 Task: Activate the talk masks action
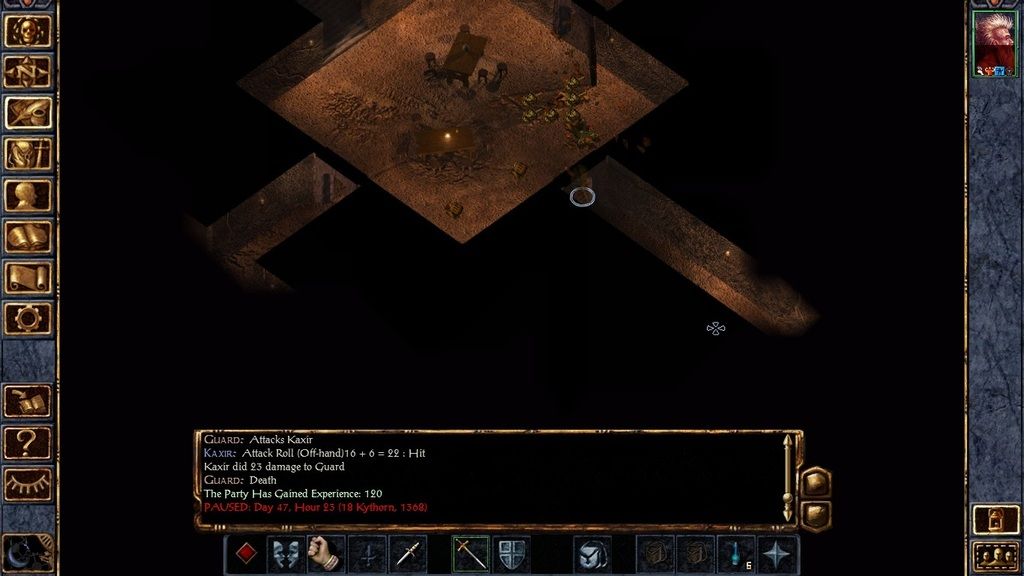(x=285, y=554)
